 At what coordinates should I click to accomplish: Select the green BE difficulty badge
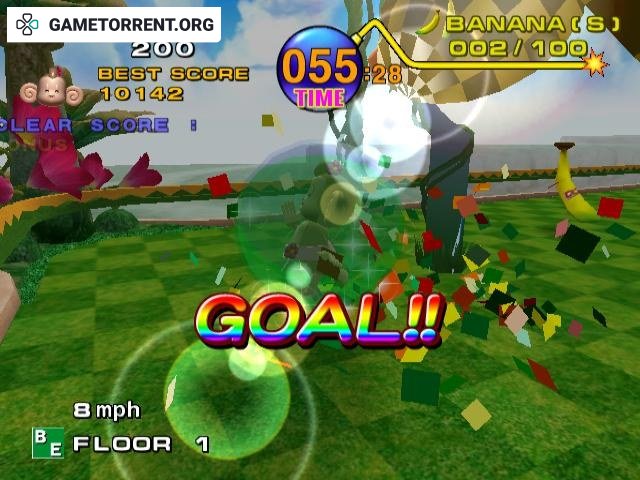[48, 442]
